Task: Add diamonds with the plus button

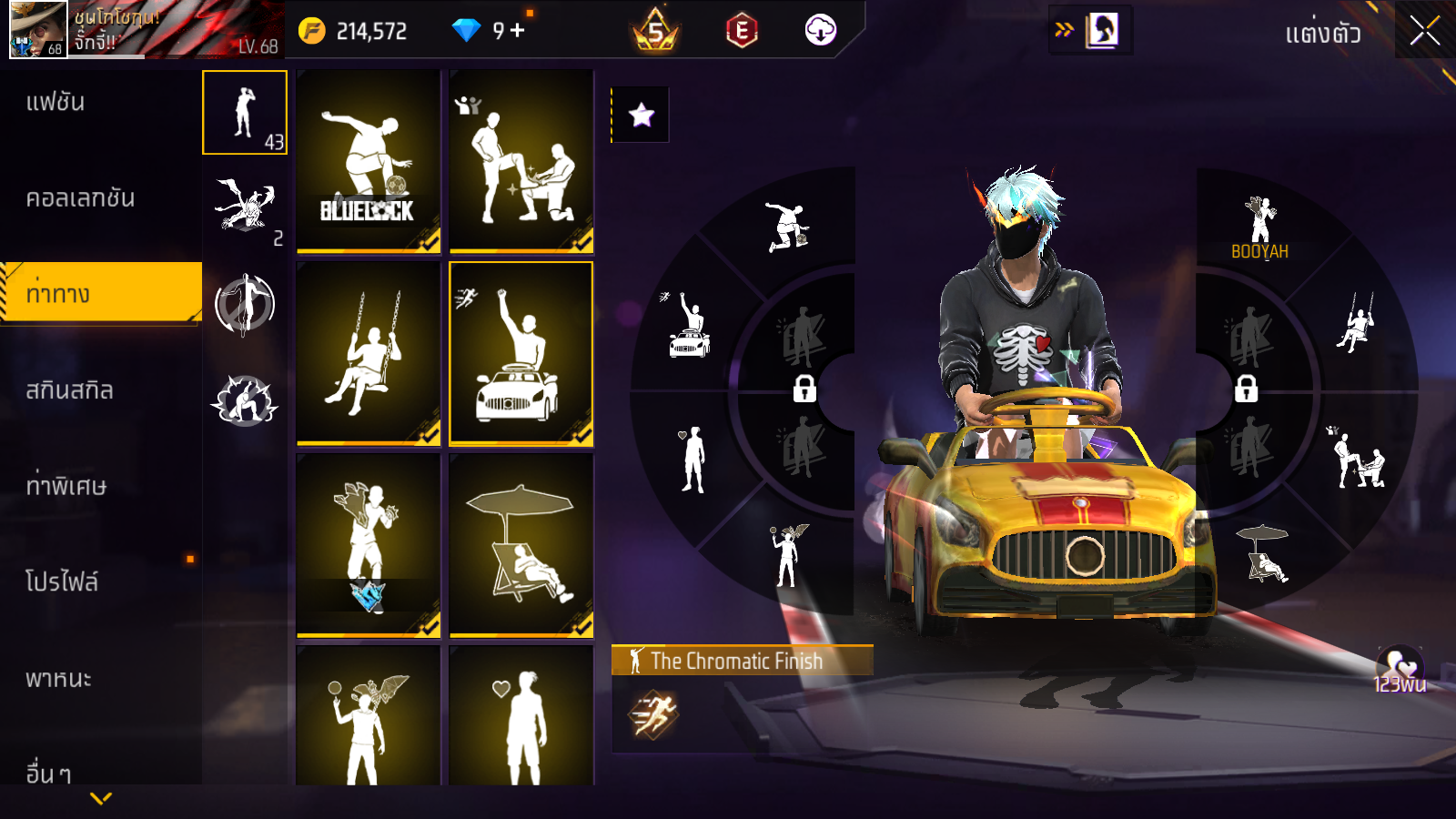Action: [518, 31]
